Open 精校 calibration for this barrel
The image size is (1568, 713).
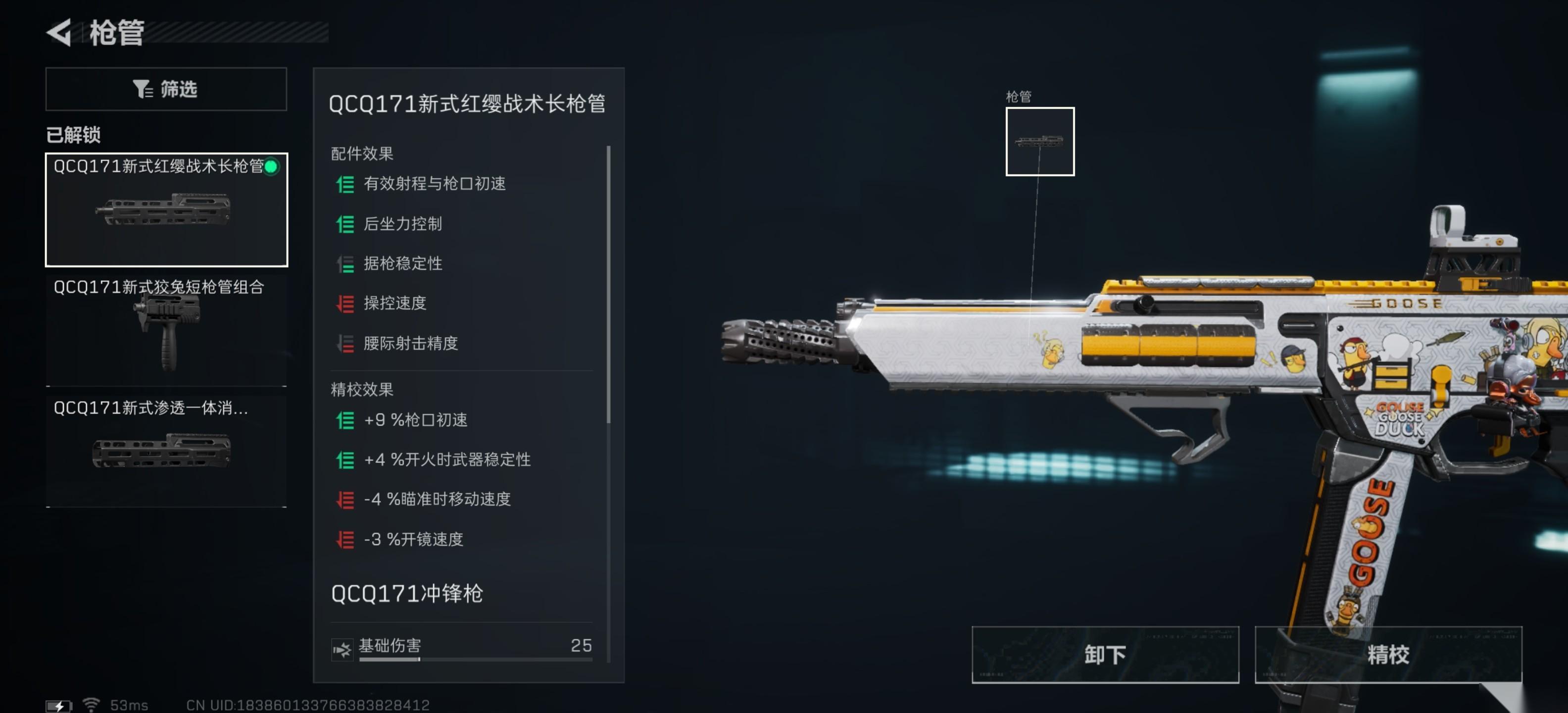click(x=1387, y=655)
